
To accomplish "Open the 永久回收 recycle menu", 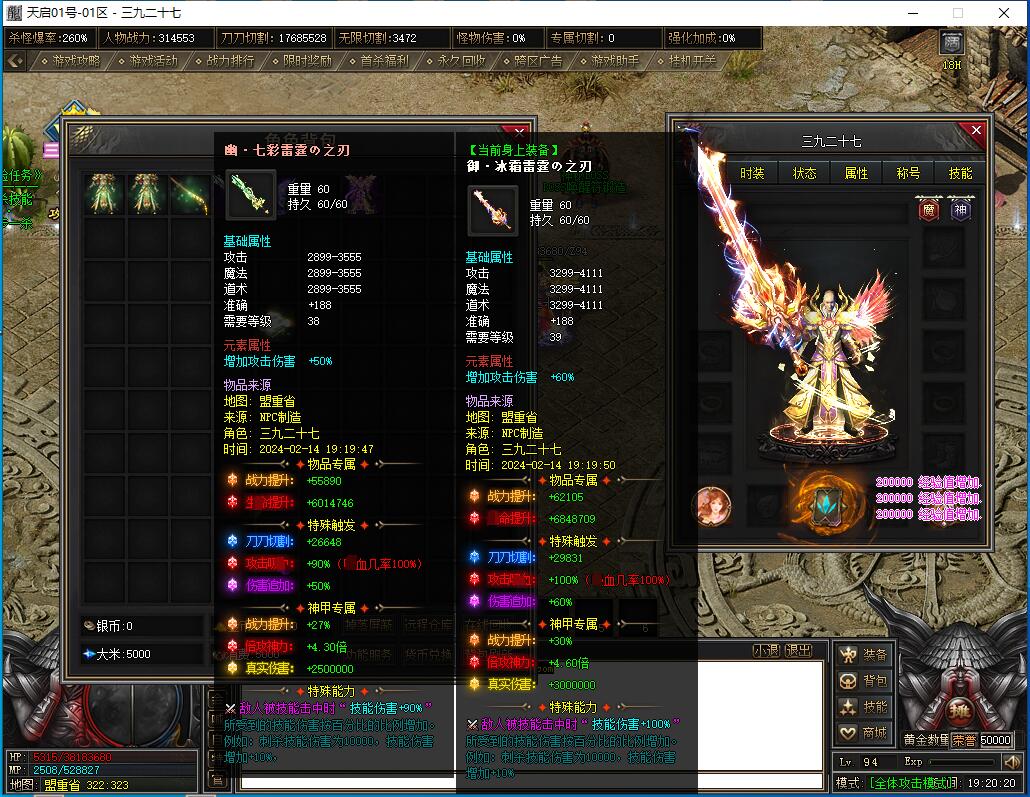I will point(457,60).
